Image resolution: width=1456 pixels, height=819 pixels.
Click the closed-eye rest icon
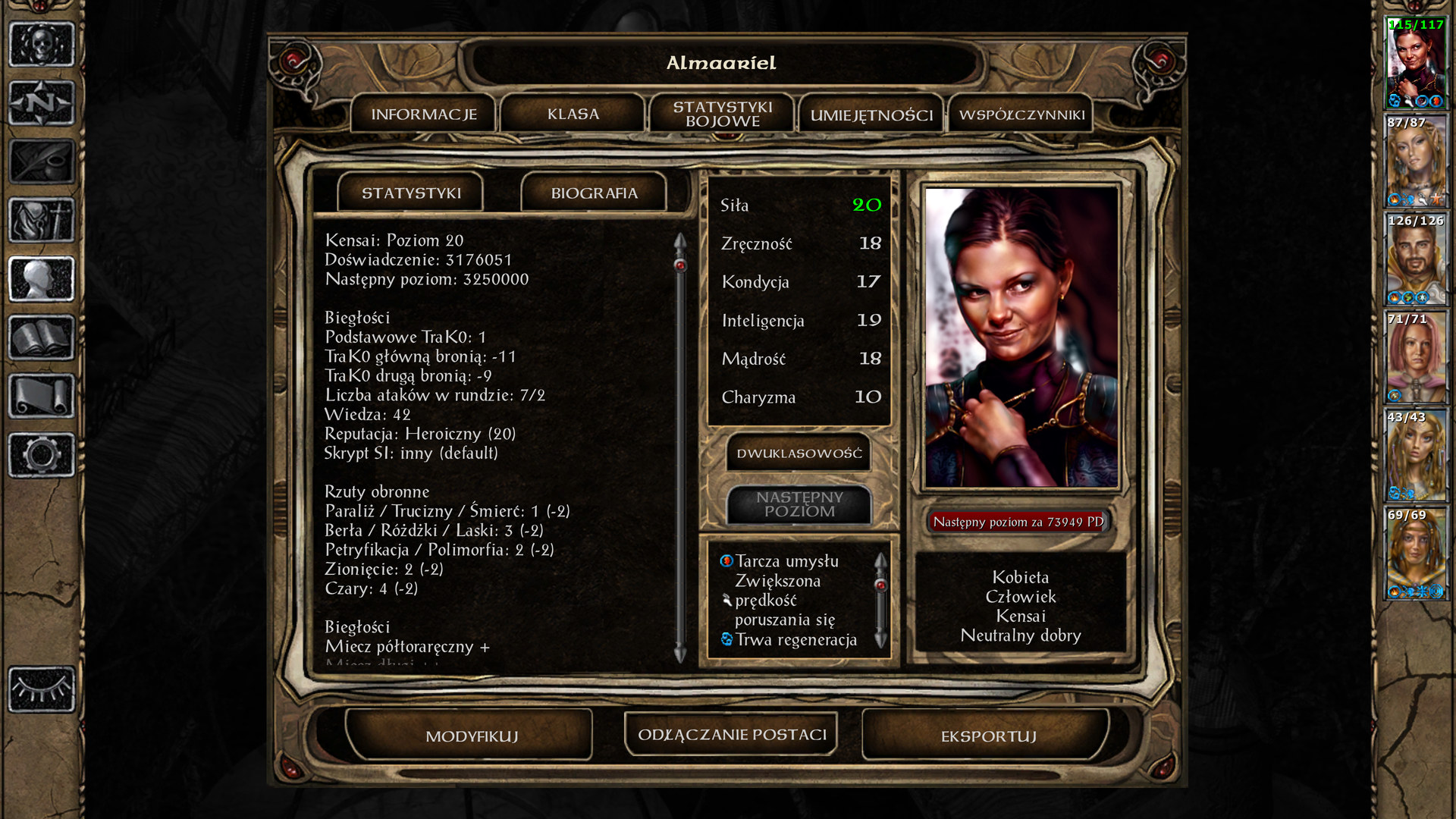point(42,689)
